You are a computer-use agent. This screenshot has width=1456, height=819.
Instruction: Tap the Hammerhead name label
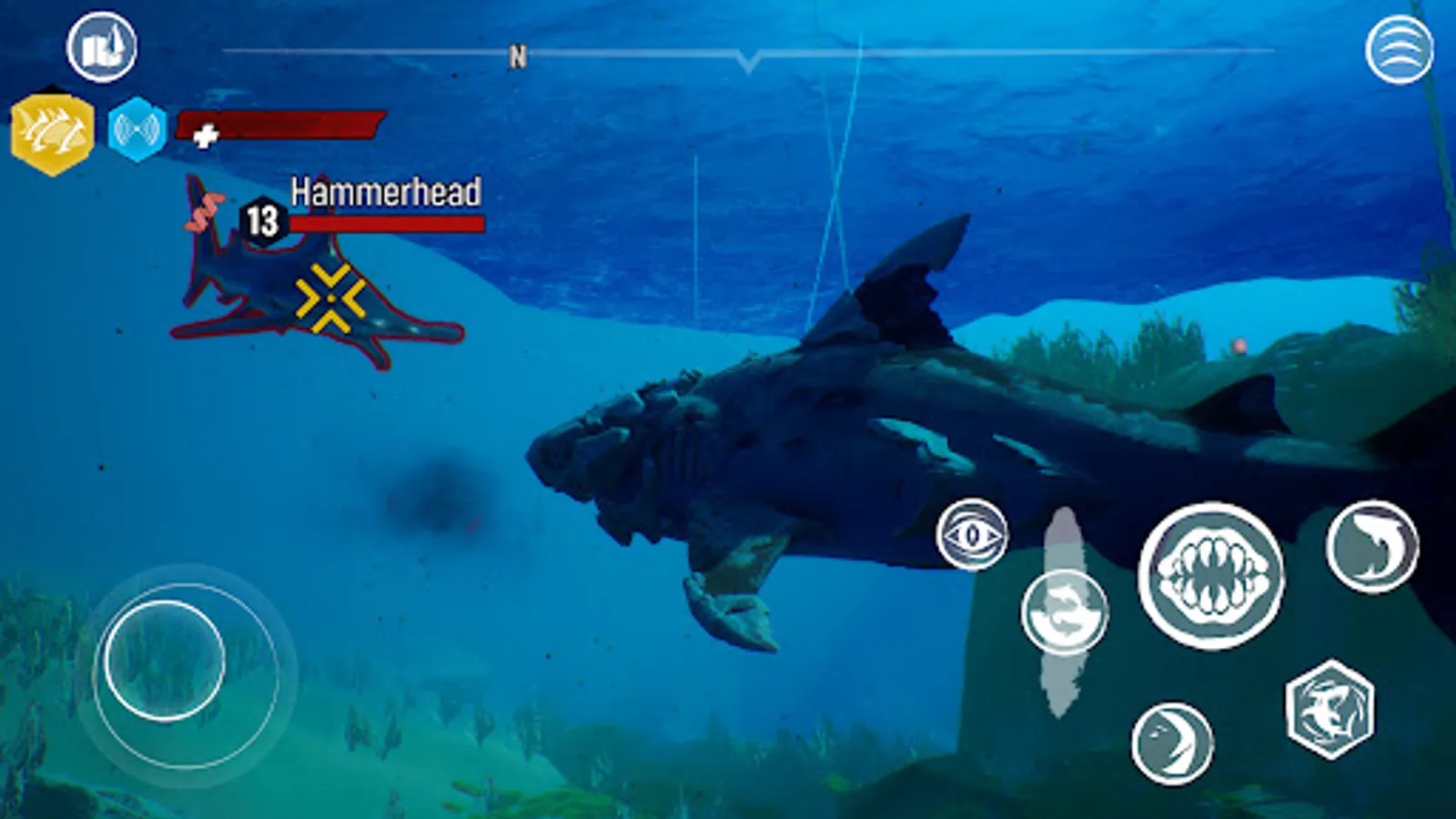click(x=386, y=193)
